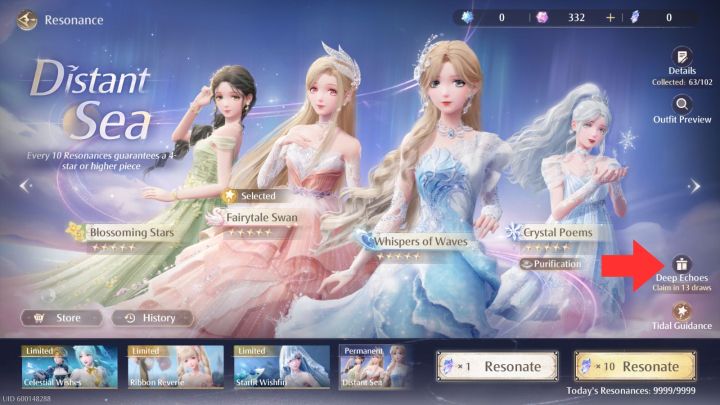
Task: Resonate ten times with the x10 button
Action: pos(634,366)
